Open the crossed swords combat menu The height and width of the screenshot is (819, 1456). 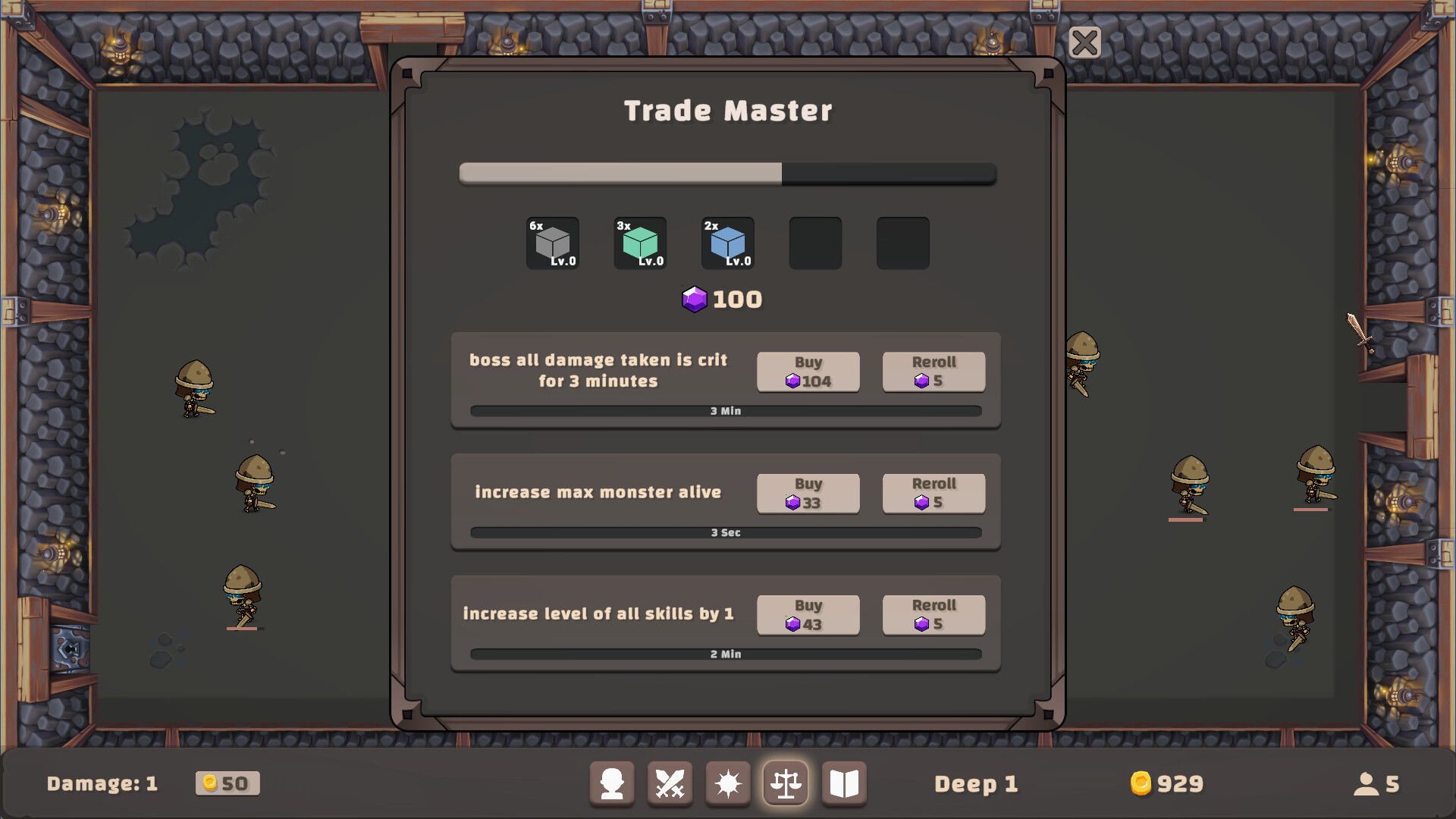point(670,784)
